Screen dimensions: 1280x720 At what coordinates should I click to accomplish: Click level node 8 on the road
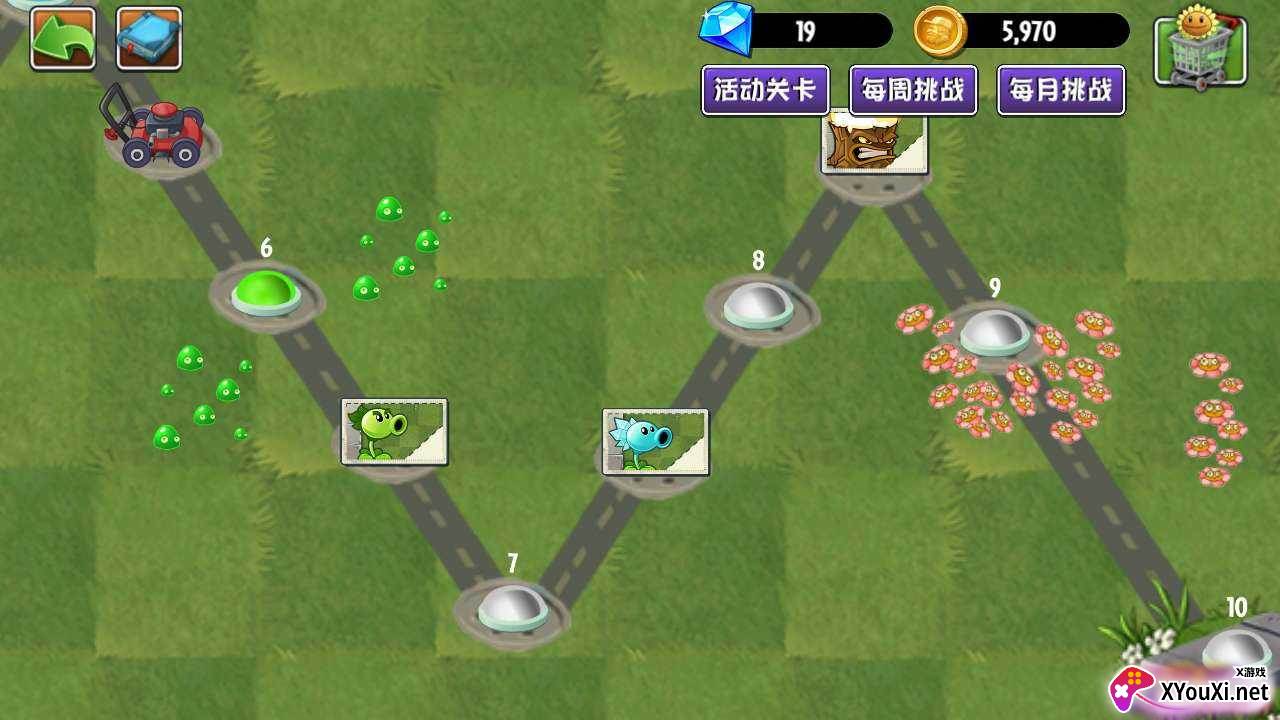coord(757,306)
